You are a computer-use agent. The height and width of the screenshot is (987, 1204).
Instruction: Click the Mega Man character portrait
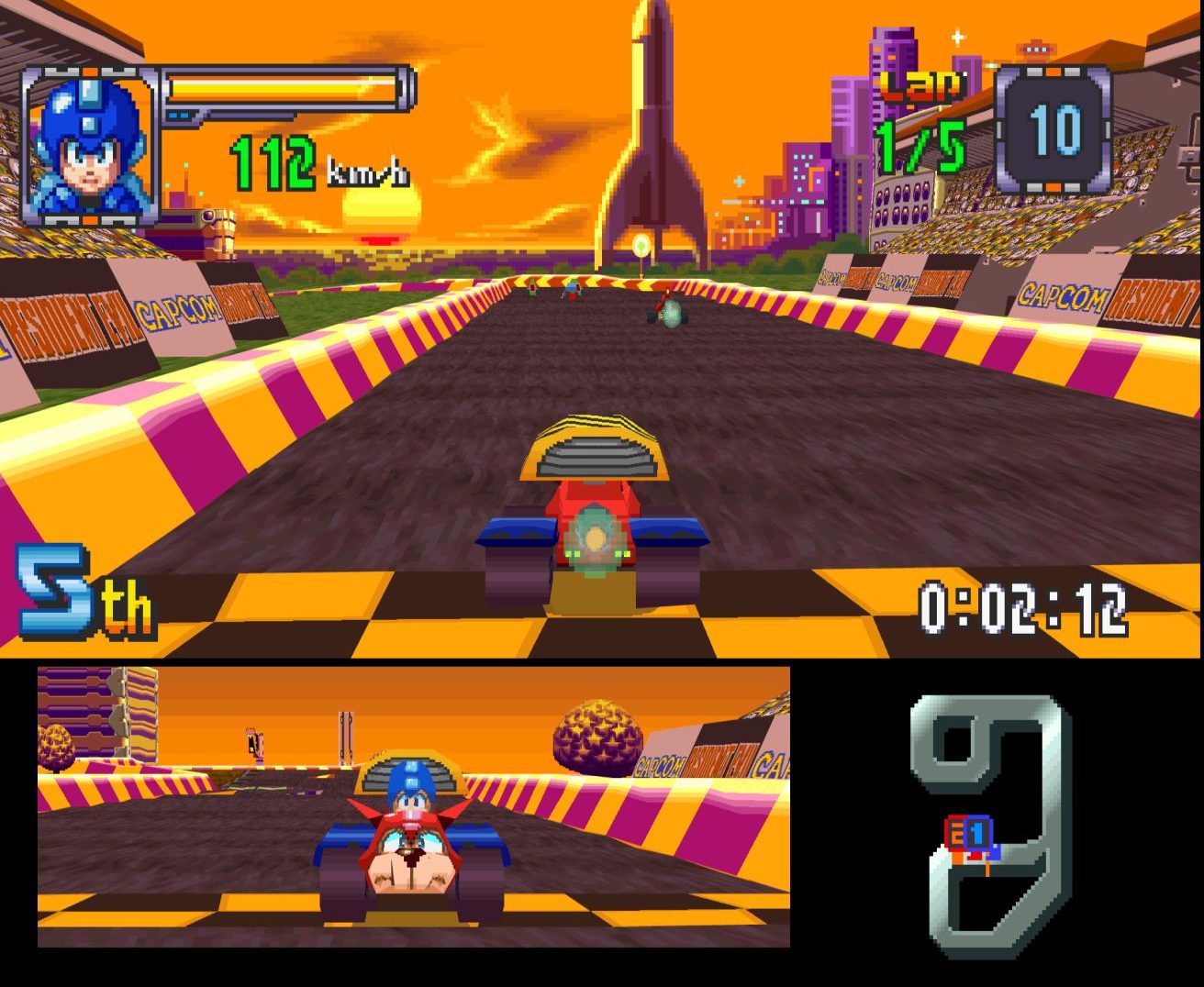(89, 145)
